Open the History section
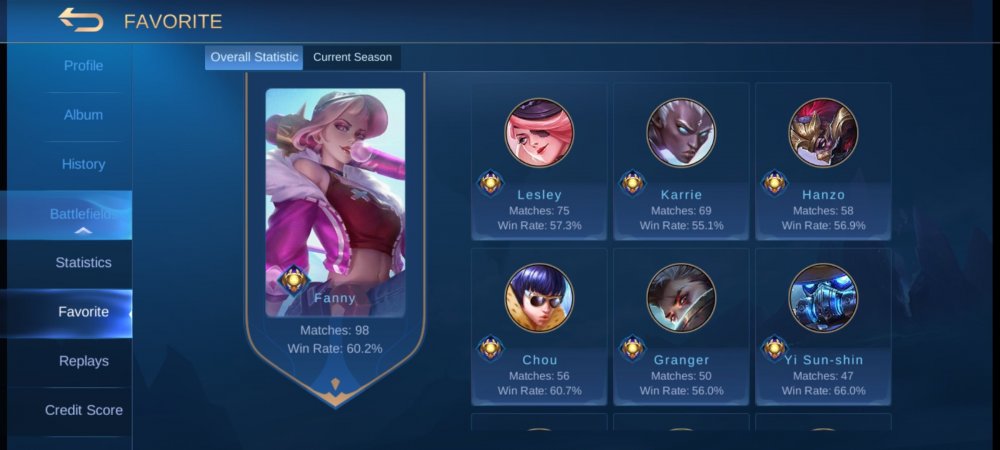 (84, 164)
